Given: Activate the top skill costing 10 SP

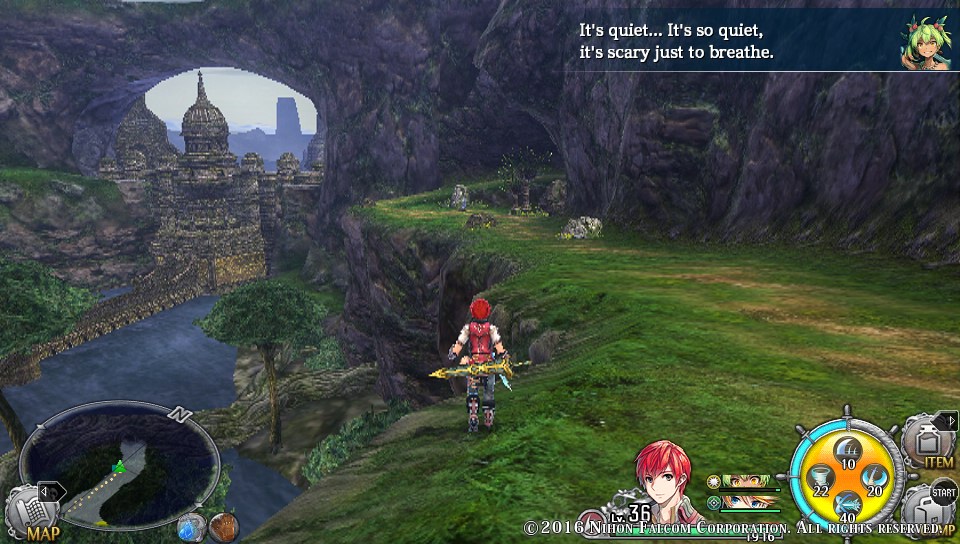Looking at the screenshot, I should pyautogui.click(x=848, y=450).
